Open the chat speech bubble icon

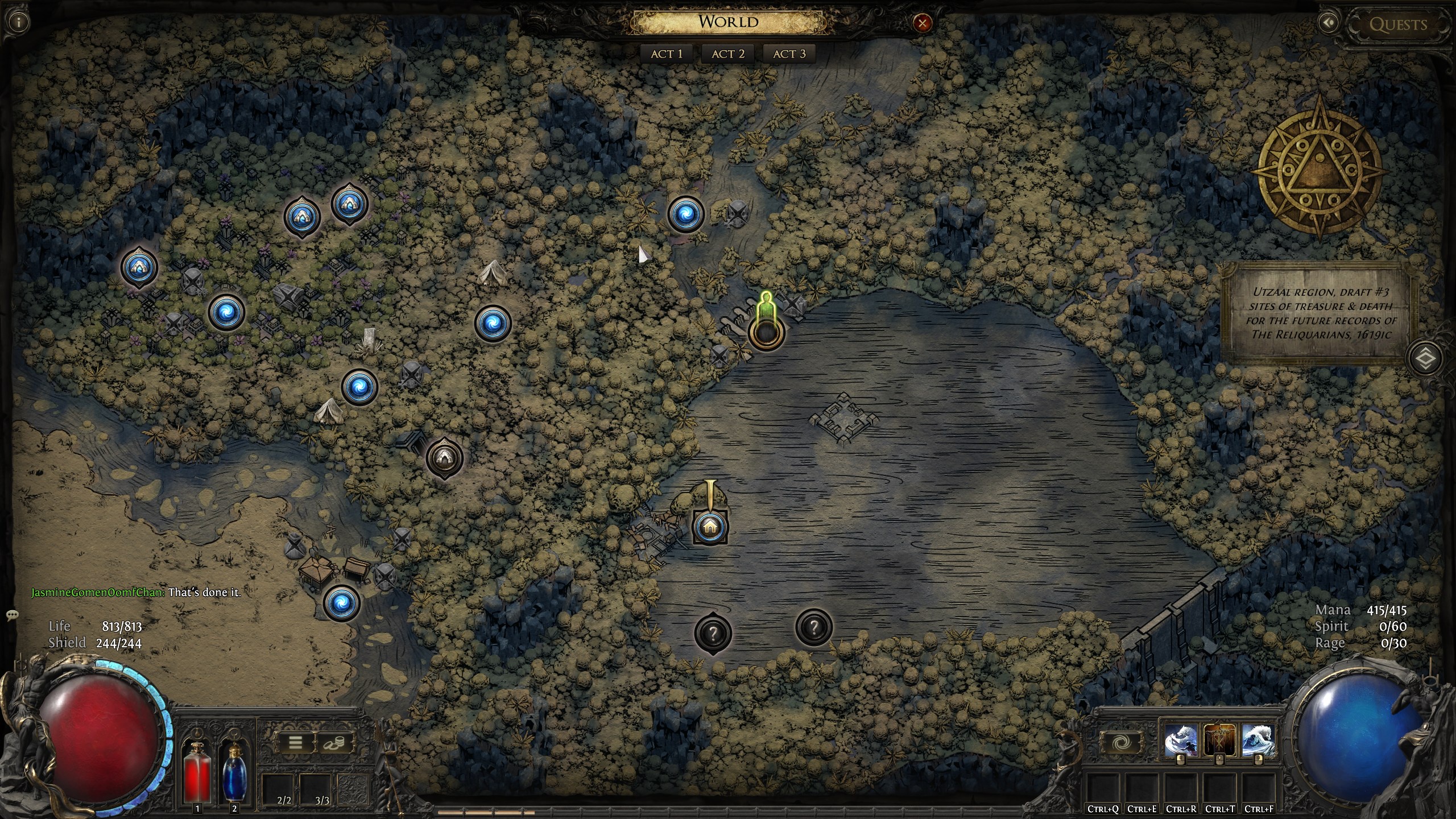tap(13, 615)
